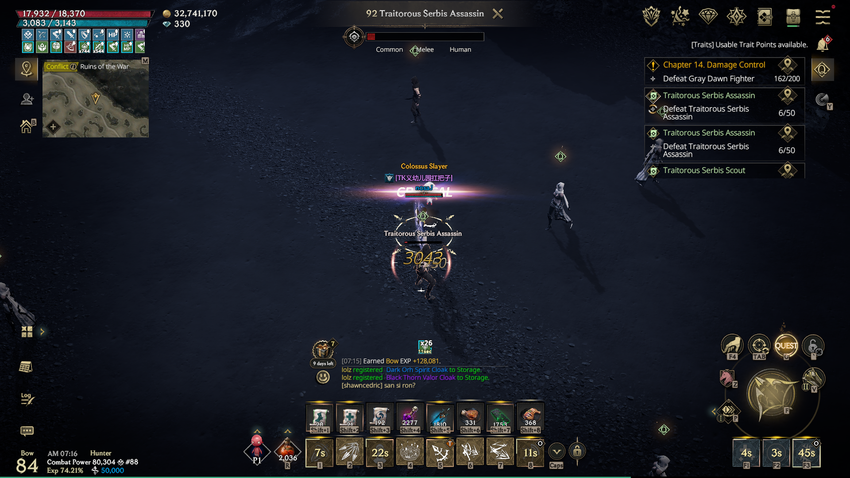Click the smiley emote icon by the chat
The height and width of the screenshot is (478, 850).
[x=323, y=377]
